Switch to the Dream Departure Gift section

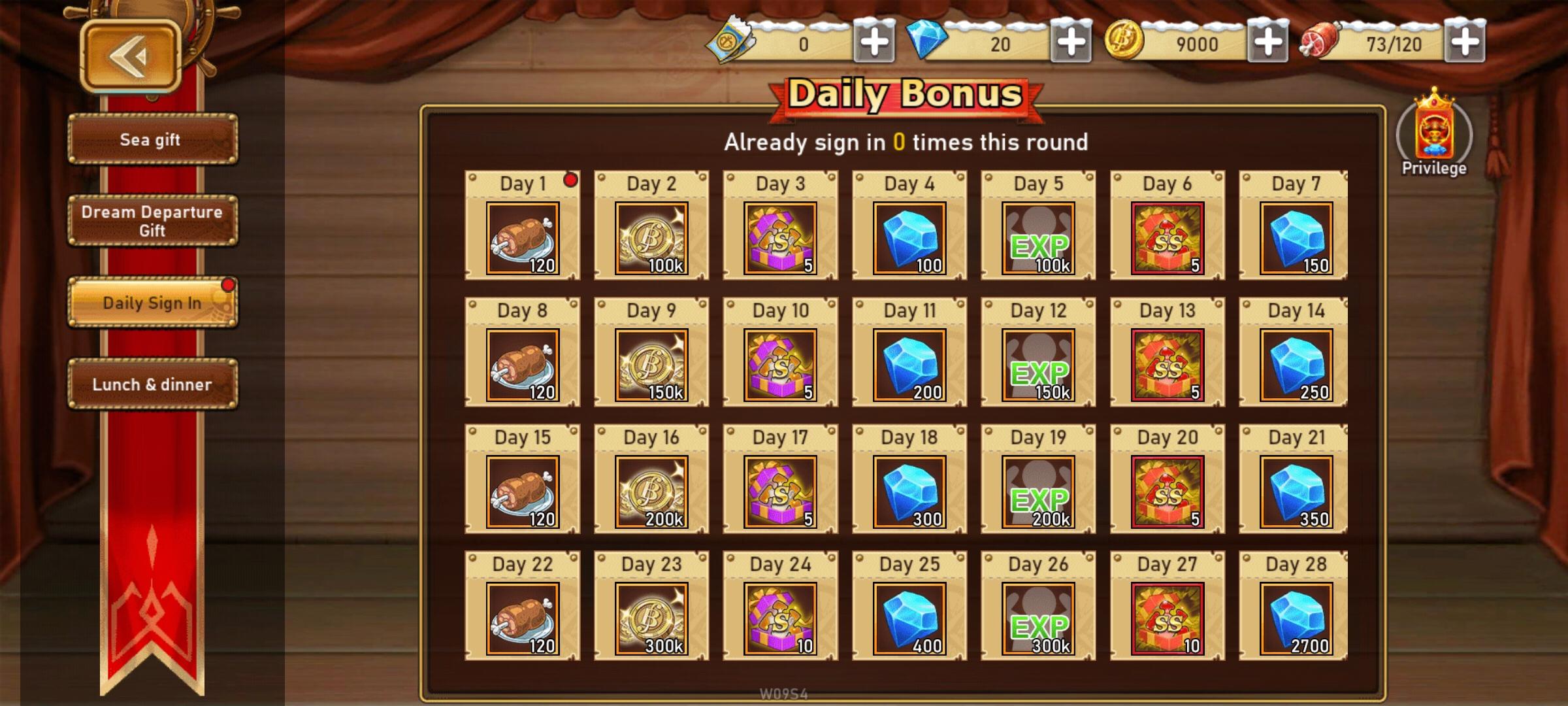click(x=152, y=220)
